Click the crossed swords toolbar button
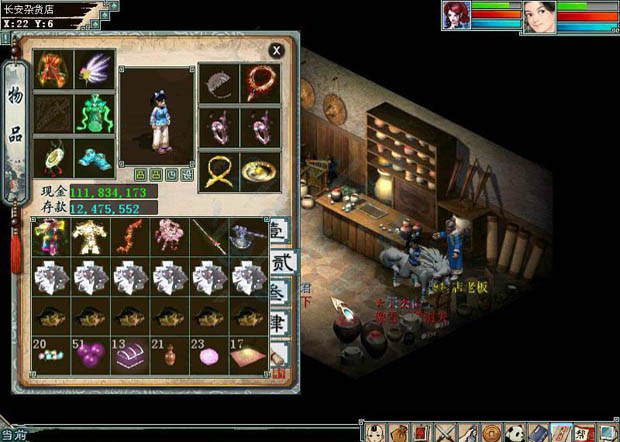Image resolution: width=620 pixels, height=442 pixels. coord(445,432)
